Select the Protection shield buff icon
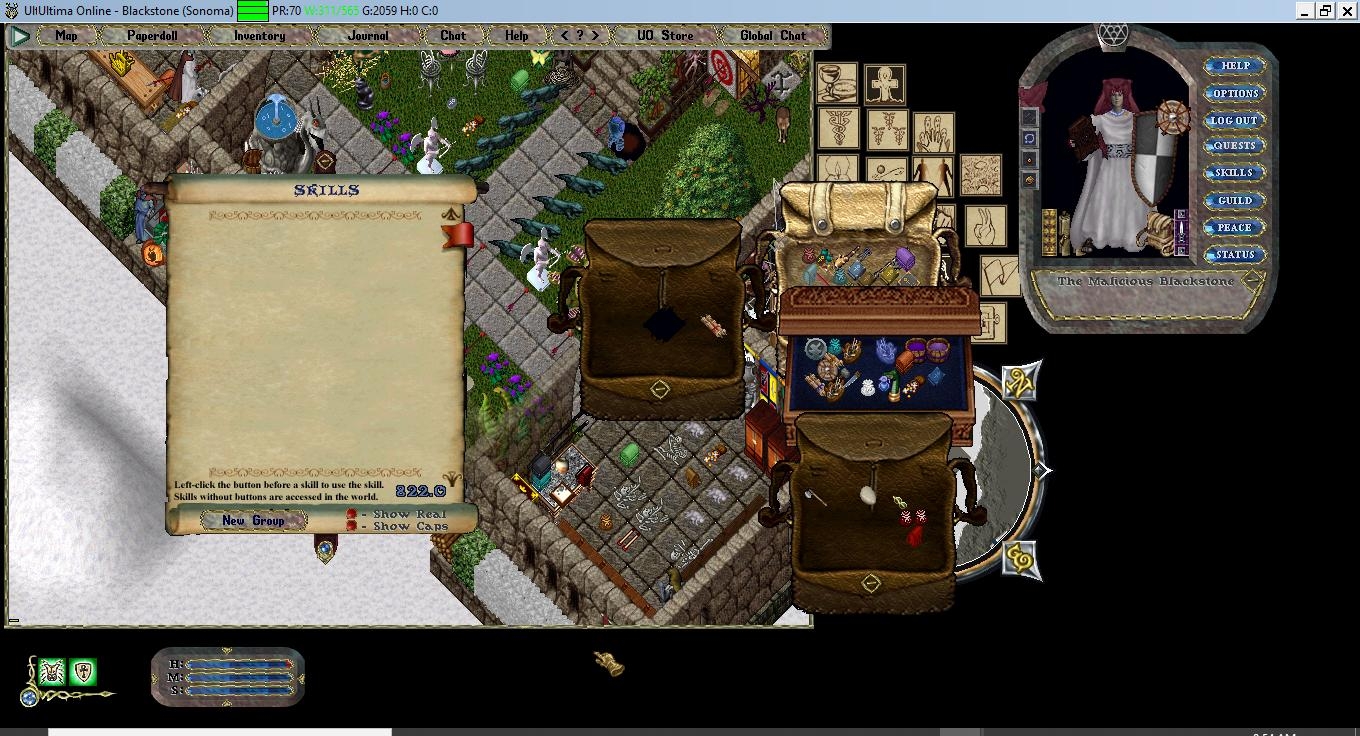Screen dimensions: 1360x736 [x=84, y=672]
